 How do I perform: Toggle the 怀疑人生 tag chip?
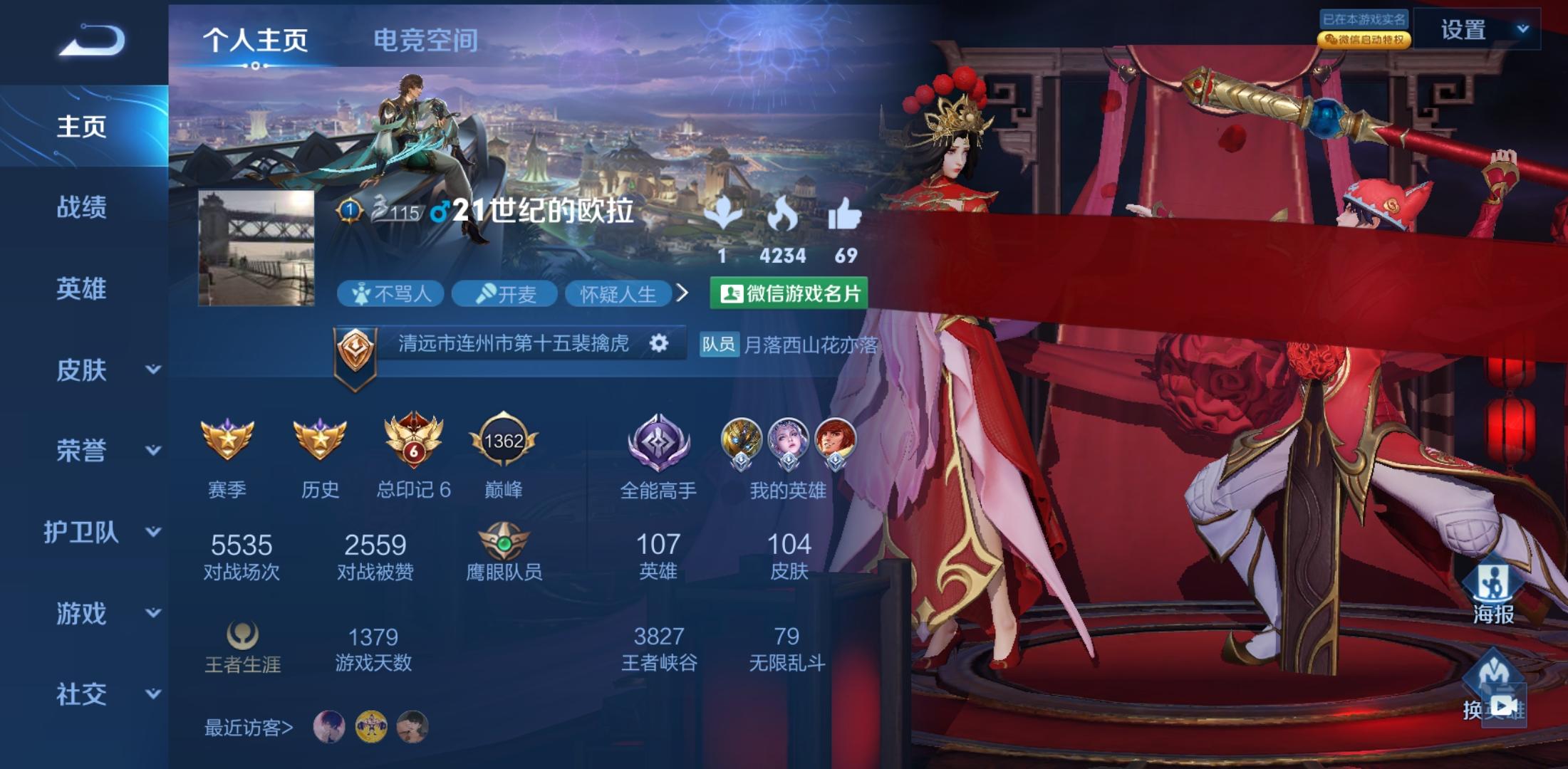[x=621, y=294]
